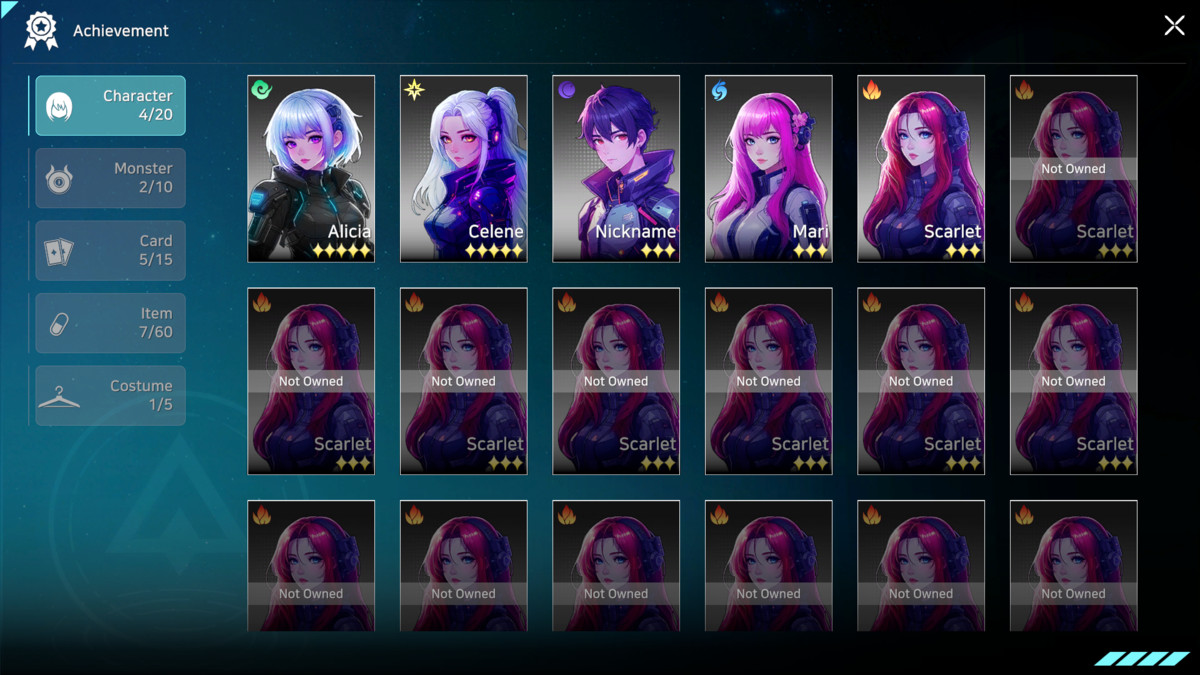This screenshot has width=1200, height=675.
Task: Open the Costume category tab
Action: pos(111,395)
